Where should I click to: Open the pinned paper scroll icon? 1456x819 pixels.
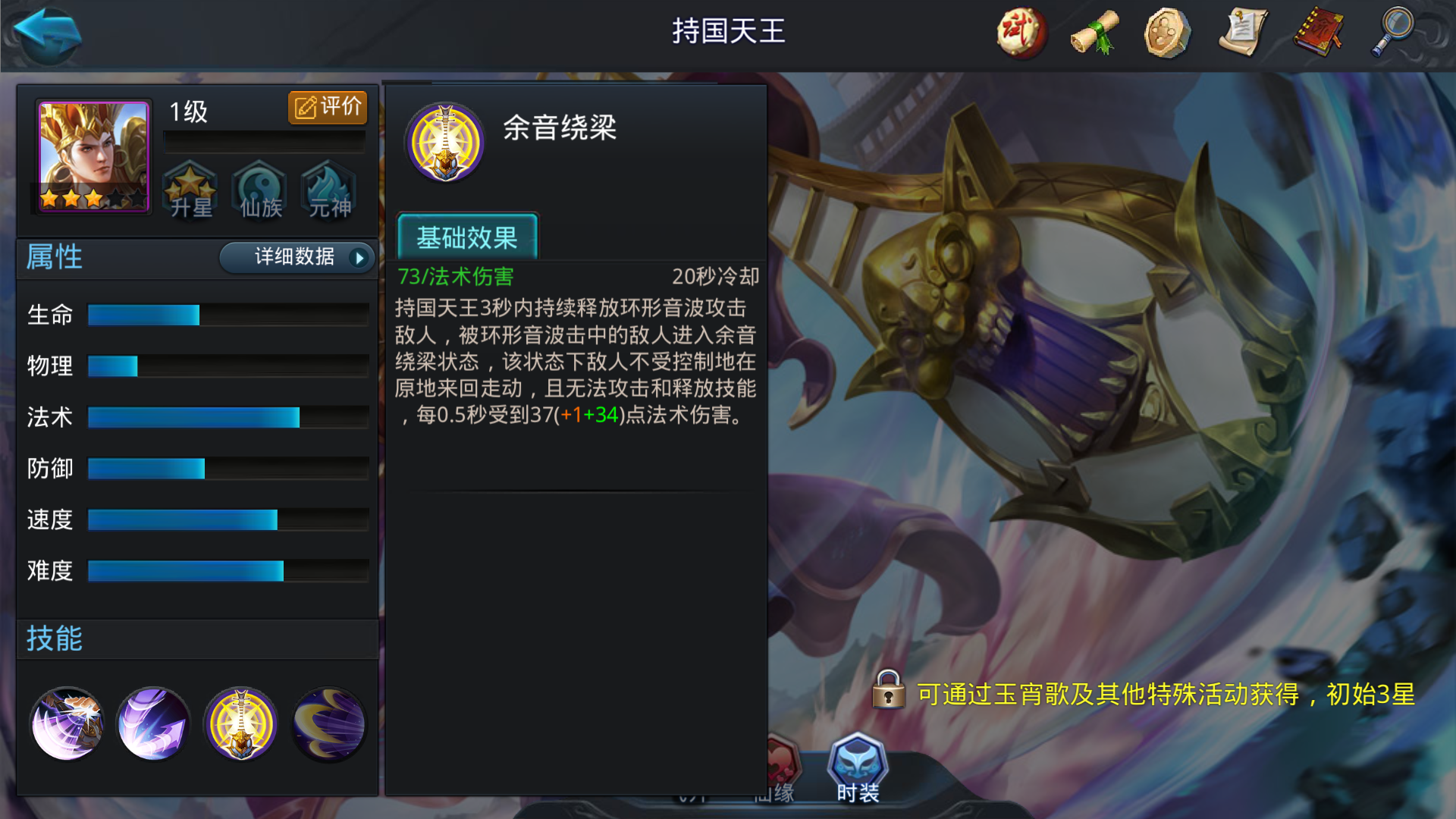1241,33
